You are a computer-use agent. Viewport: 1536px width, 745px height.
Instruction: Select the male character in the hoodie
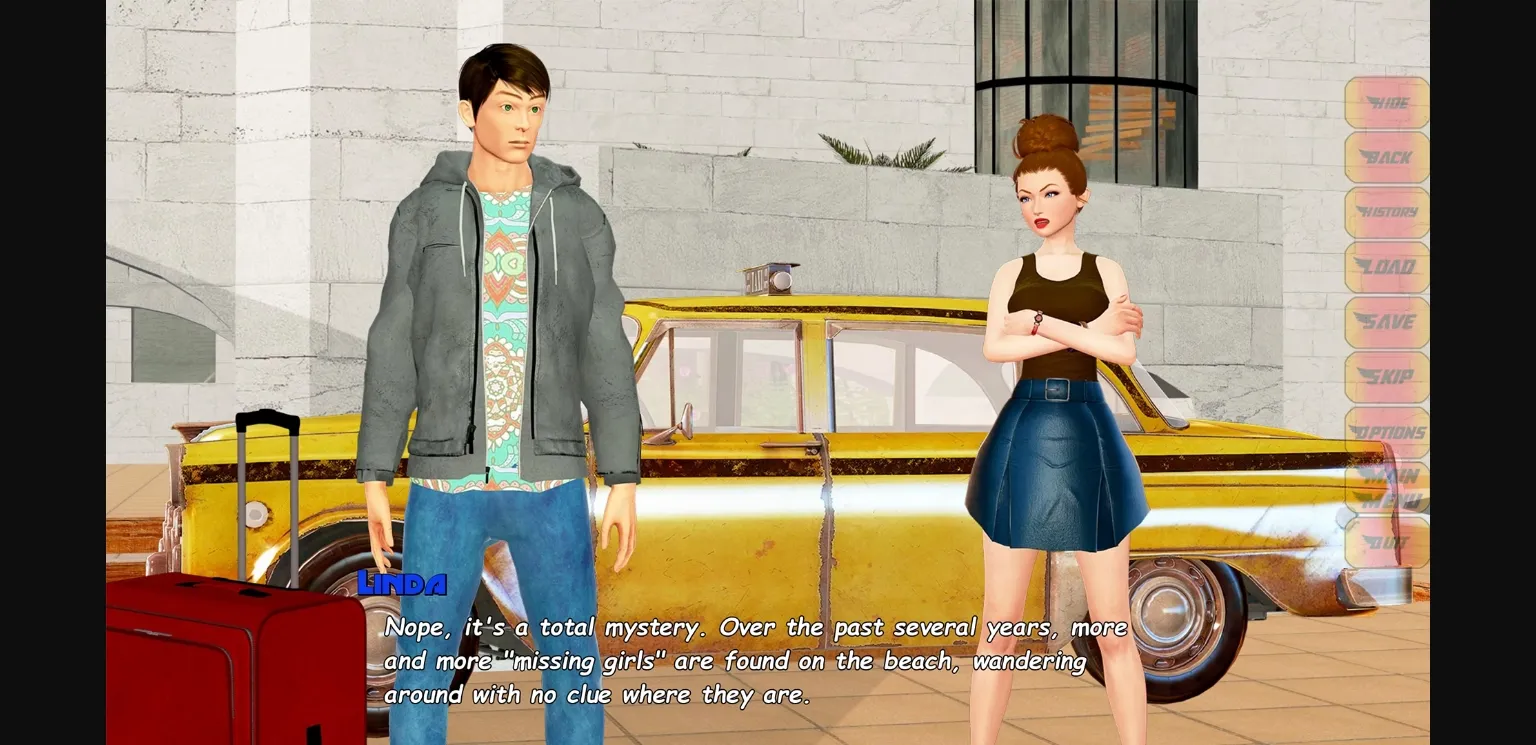(500, 300)
